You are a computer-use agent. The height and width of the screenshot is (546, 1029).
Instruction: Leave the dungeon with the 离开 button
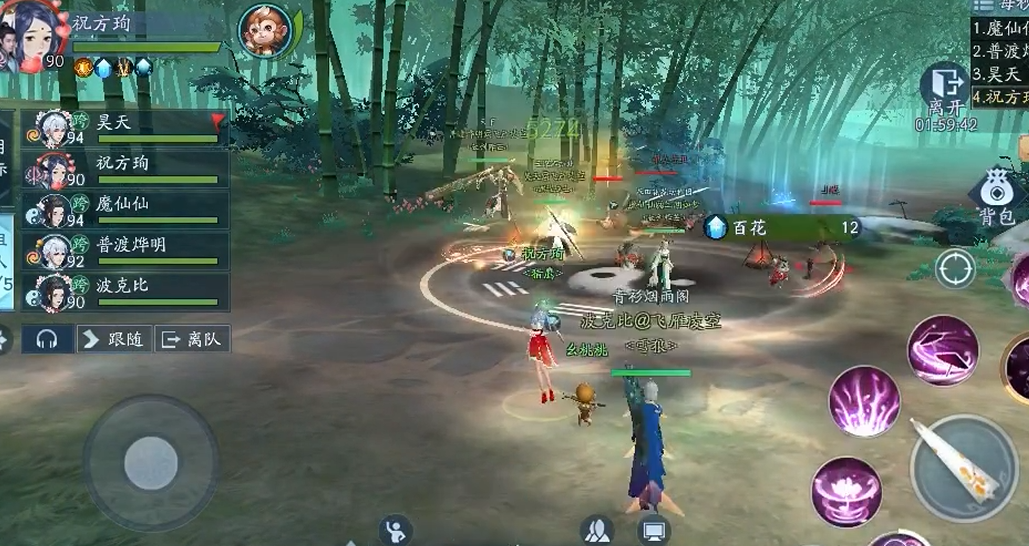tap(944, 88)
